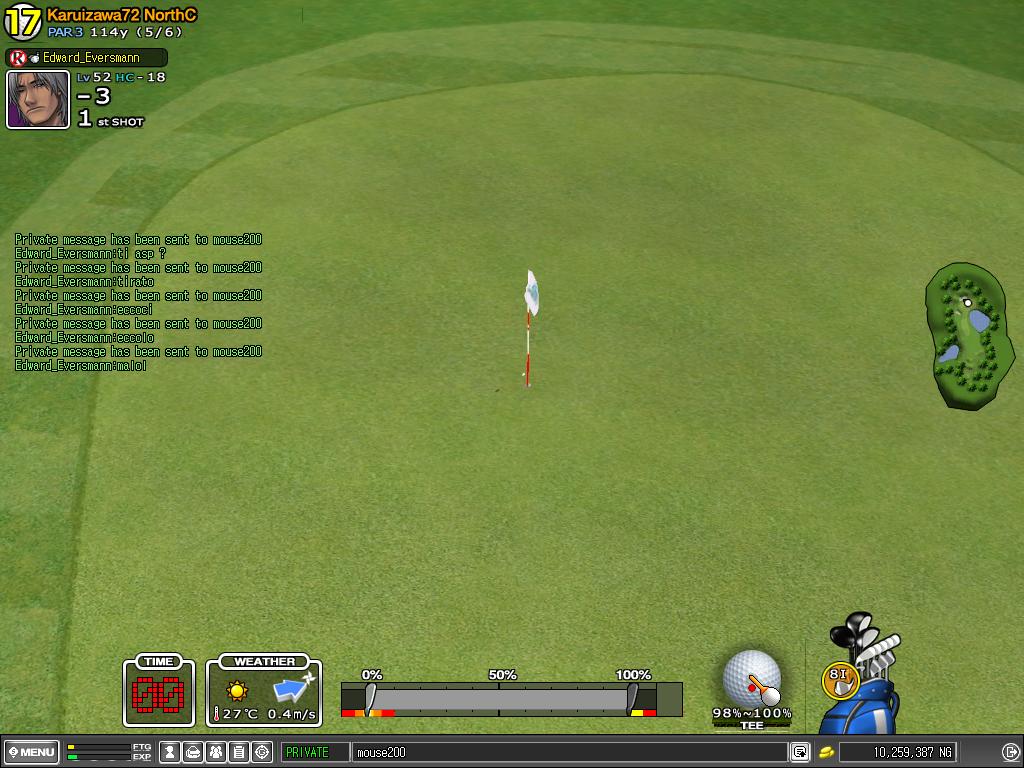Screen dimensions: 1024x768
Task: Select the 8I club badge
Action: pyautogui.click(x=839, y=680)
